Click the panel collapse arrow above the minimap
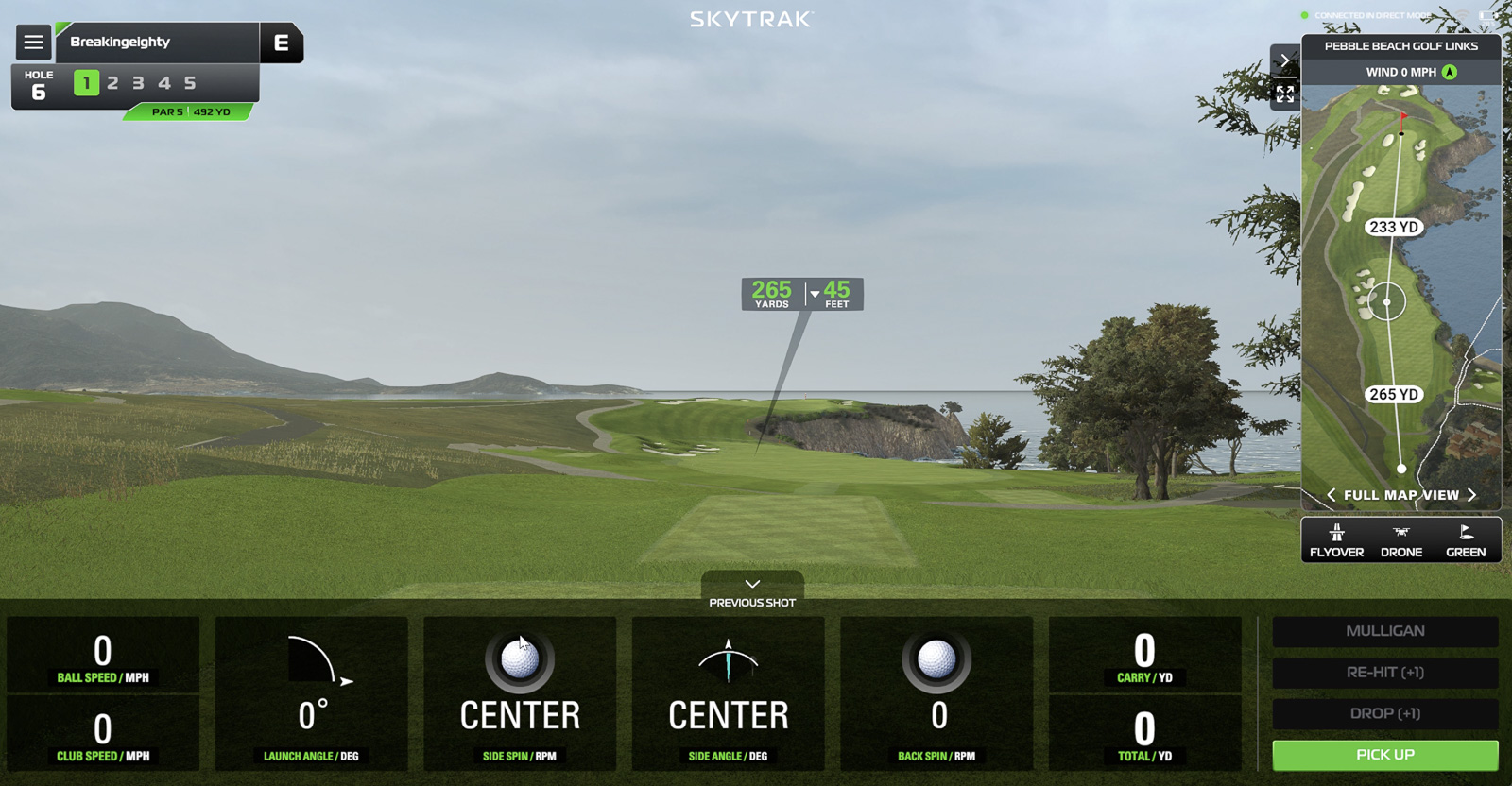 1285,61
